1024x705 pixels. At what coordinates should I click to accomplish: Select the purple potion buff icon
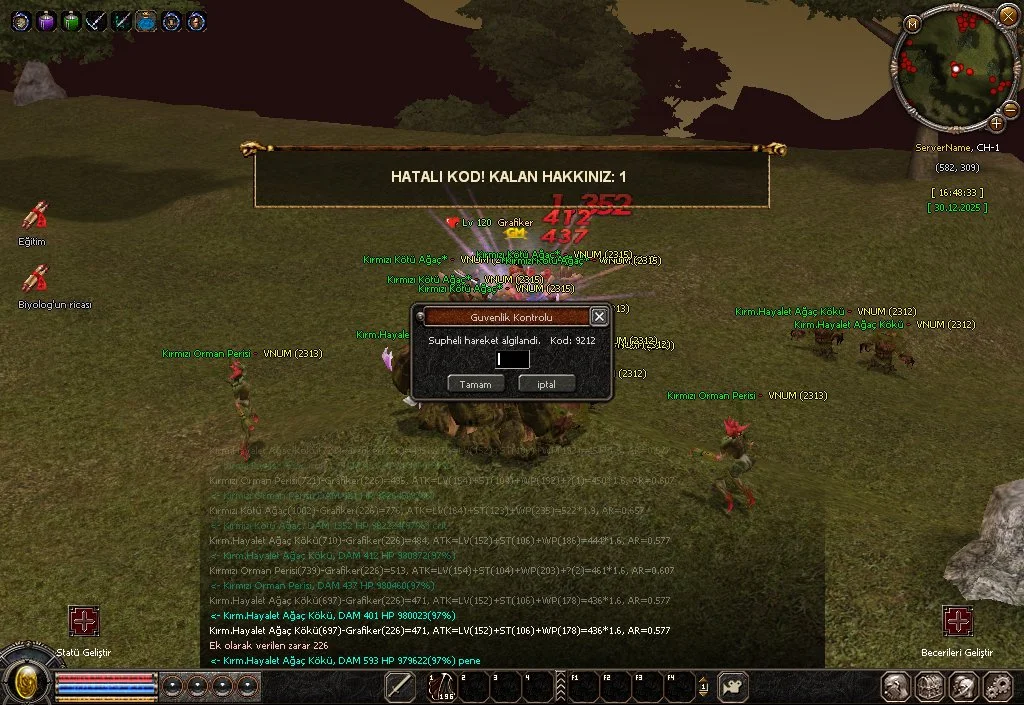point(46,20)
